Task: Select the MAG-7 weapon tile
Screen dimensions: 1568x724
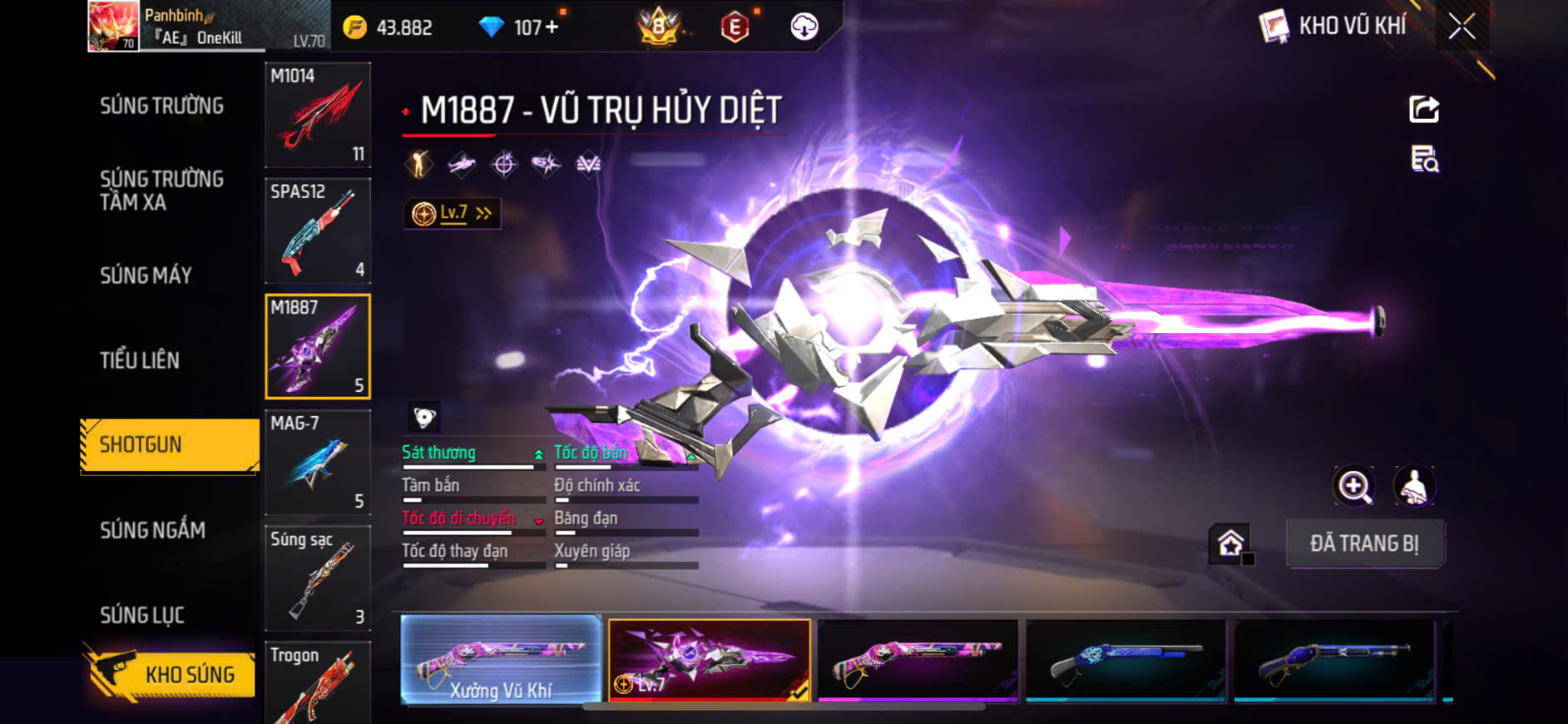Action: [x=318, y=462]
